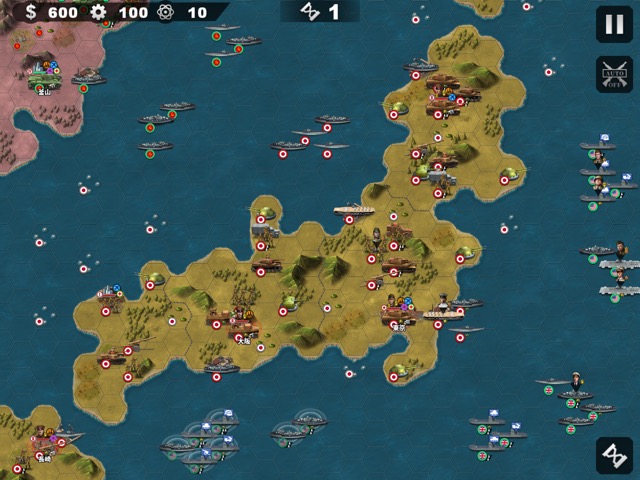This screenshot has width=640, height=480.
Task: End the turn with the hourglass button
Action: [613, 455]
